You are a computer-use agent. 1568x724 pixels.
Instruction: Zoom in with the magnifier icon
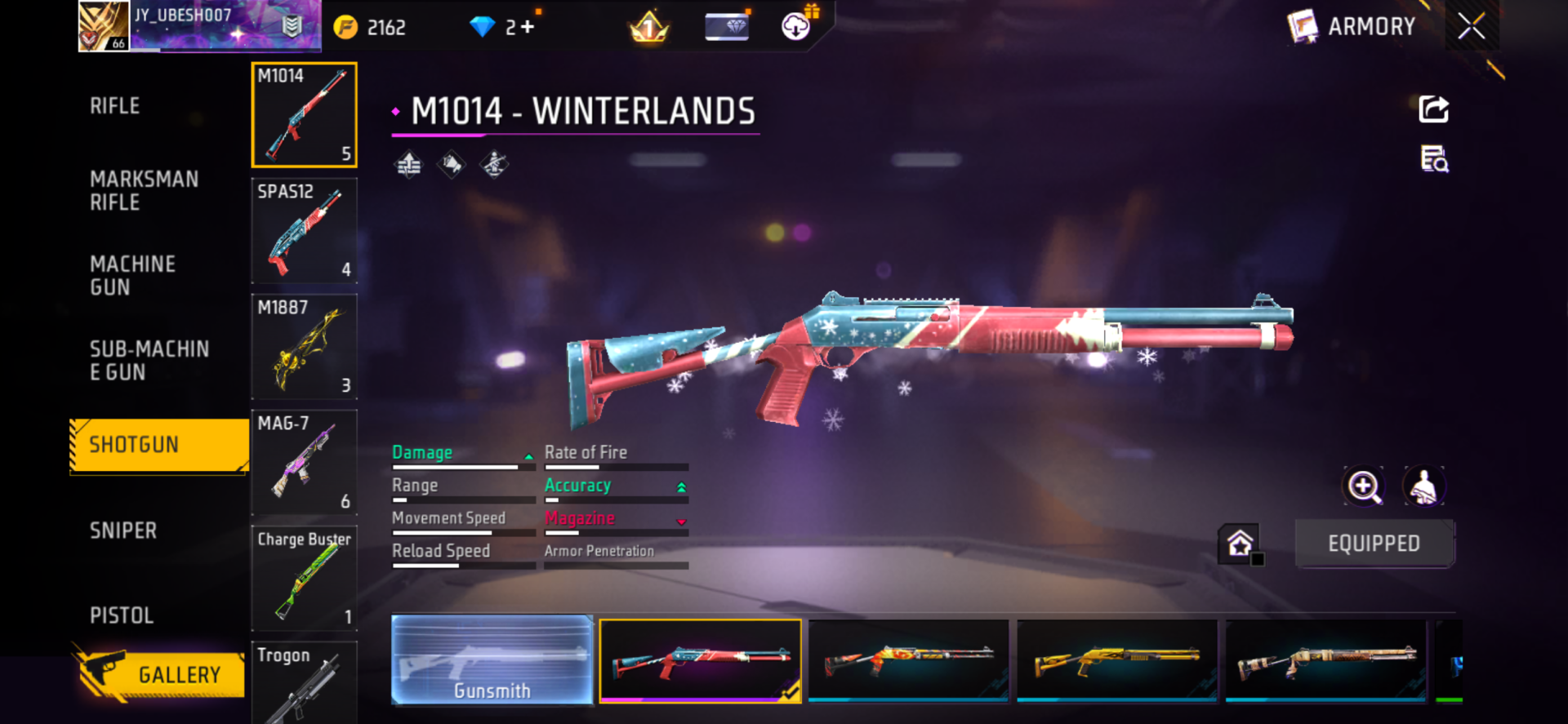[1363, 486]
